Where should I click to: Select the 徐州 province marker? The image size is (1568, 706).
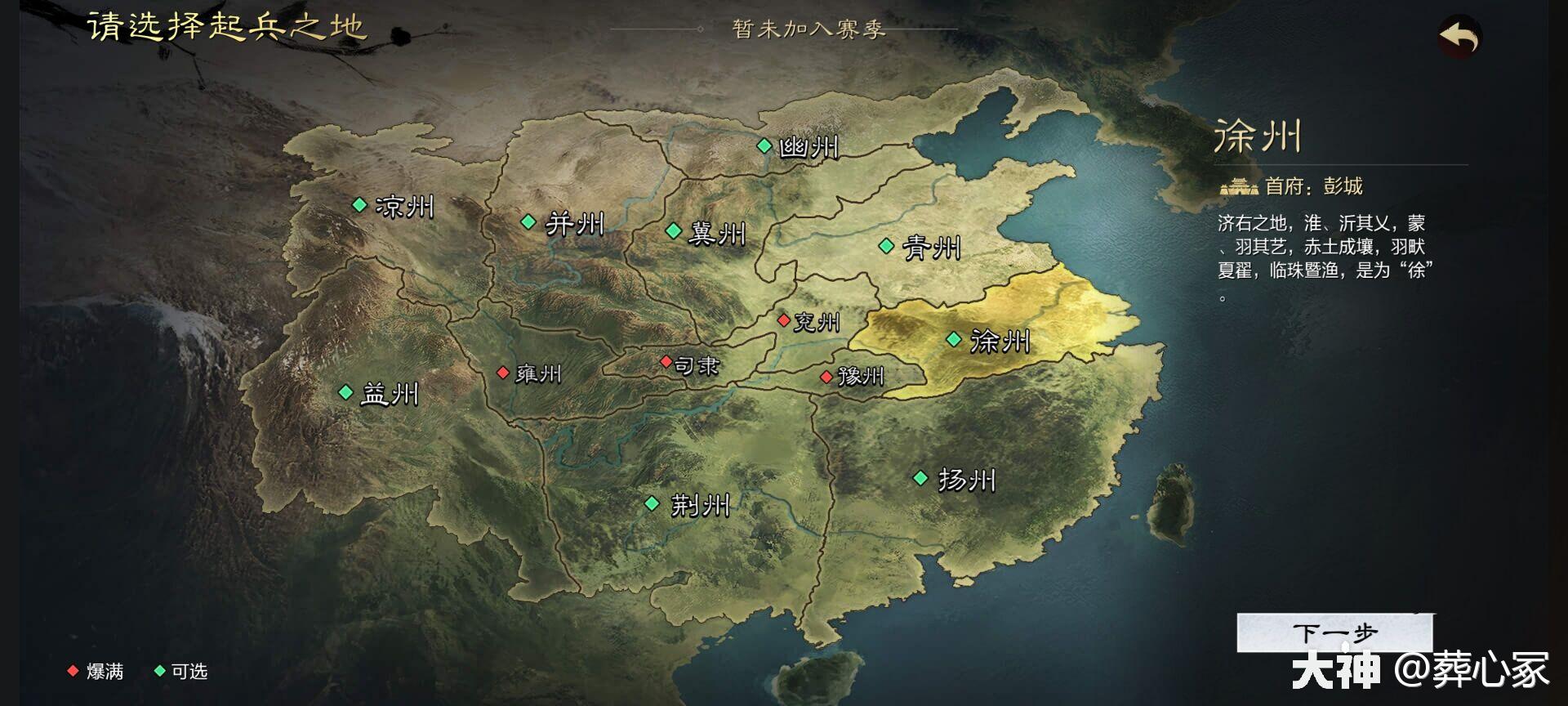coord(954,337)
